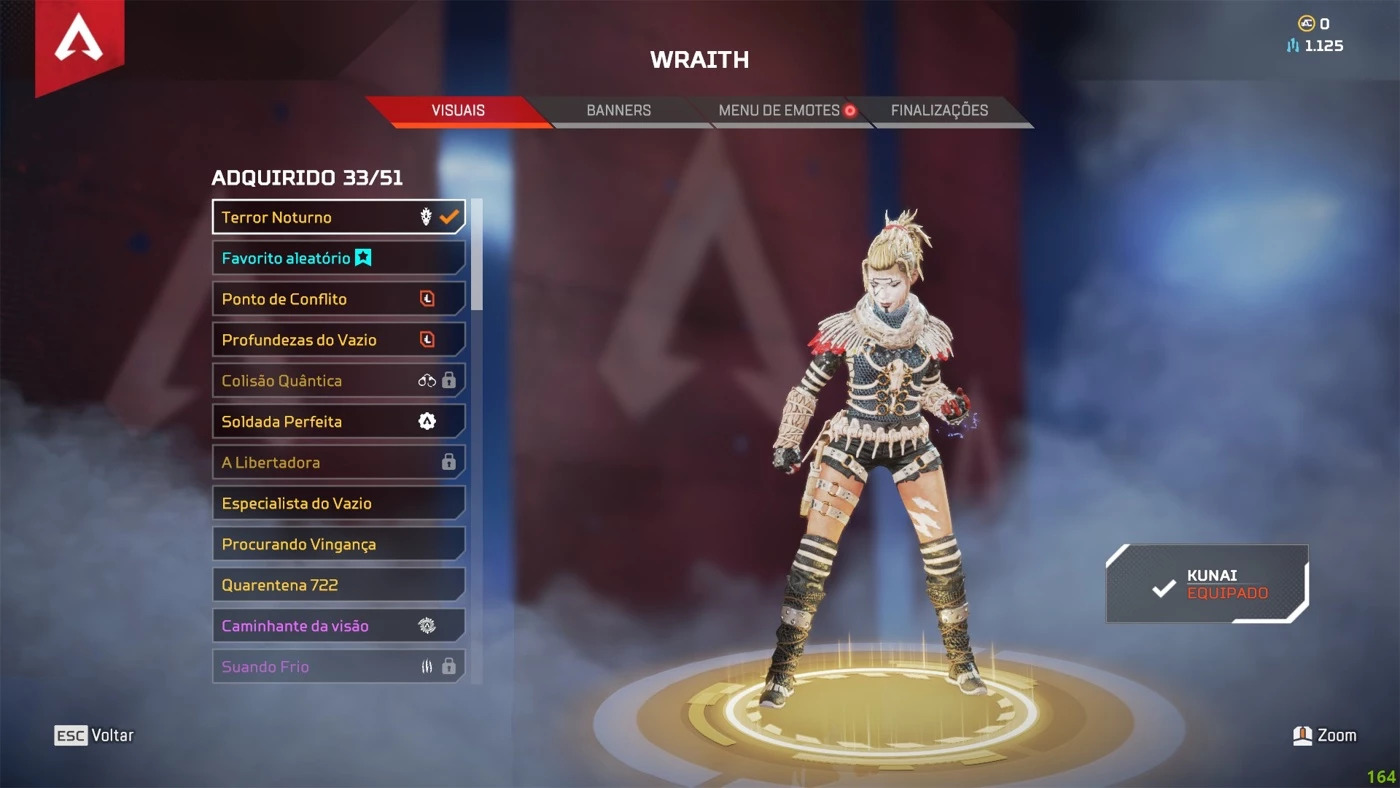Select the locked A Libertadora skin

(338, 463)
